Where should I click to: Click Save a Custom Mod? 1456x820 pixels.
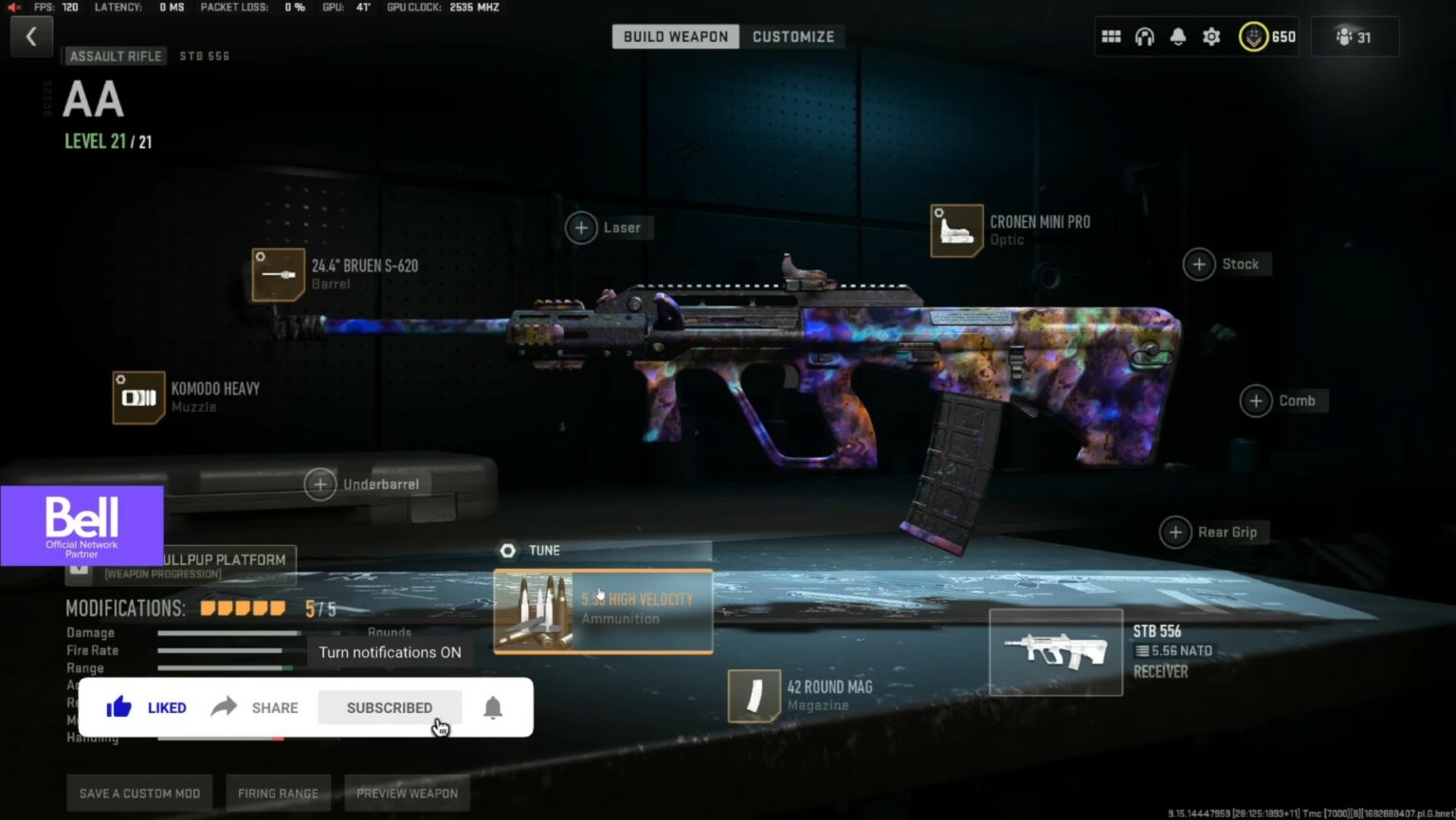pyautogui.click(x=138, y=793)
